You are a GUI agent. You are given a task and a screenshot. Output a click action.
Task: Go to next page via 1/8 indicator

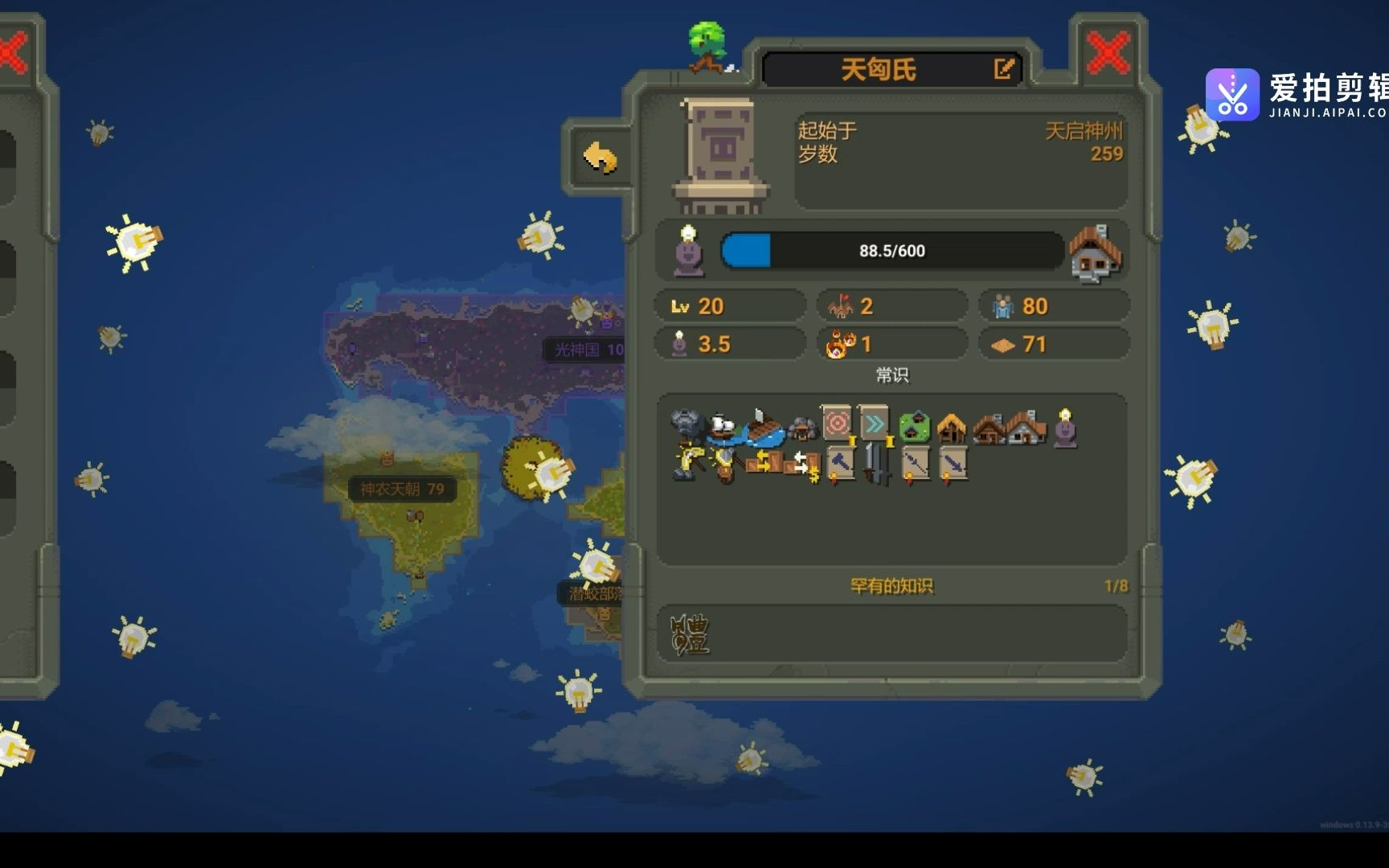[1117, 588]
